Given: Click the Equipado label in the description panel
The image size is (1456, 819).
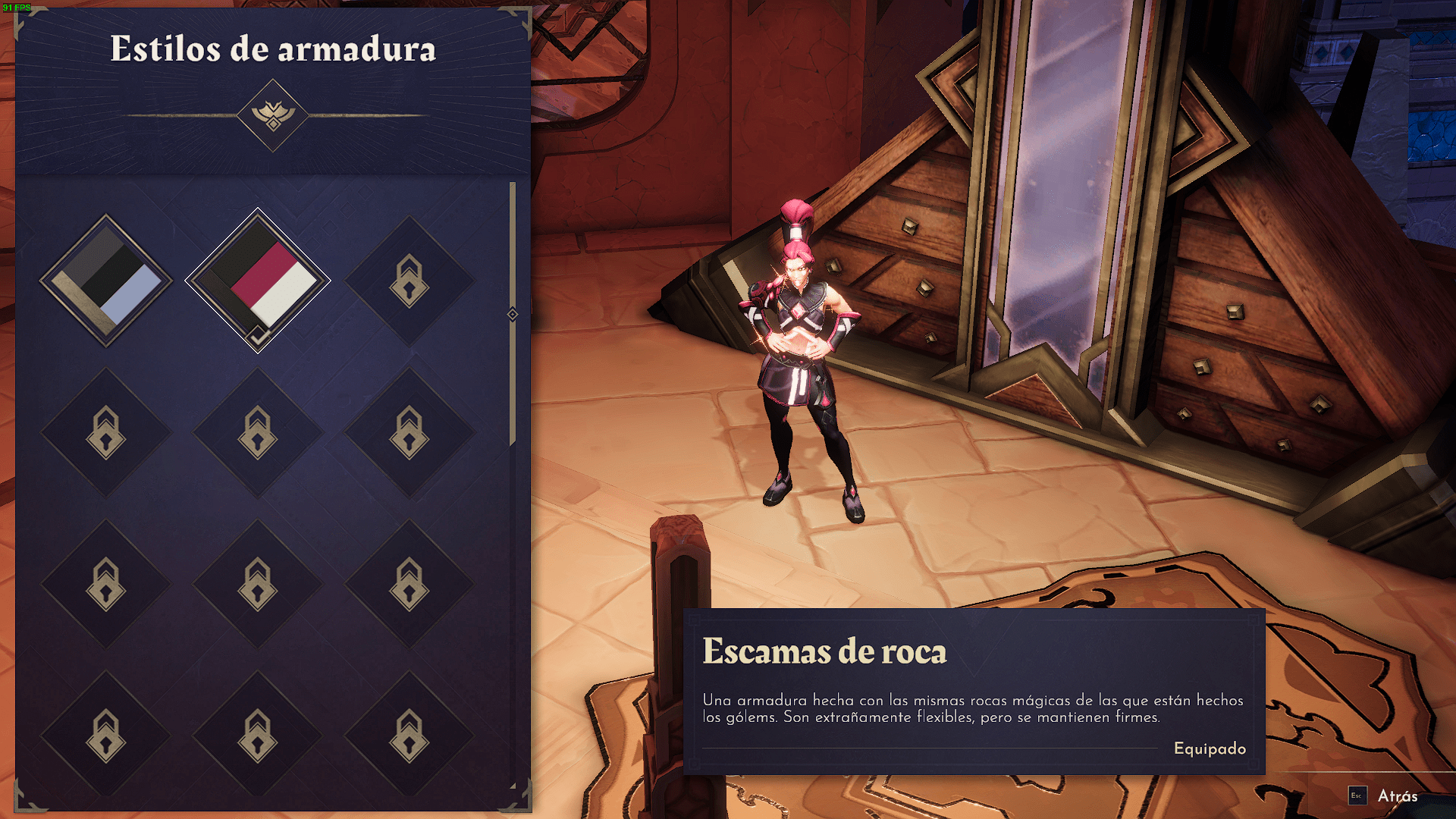Looking at the screenshot, I should (1209, 749).
